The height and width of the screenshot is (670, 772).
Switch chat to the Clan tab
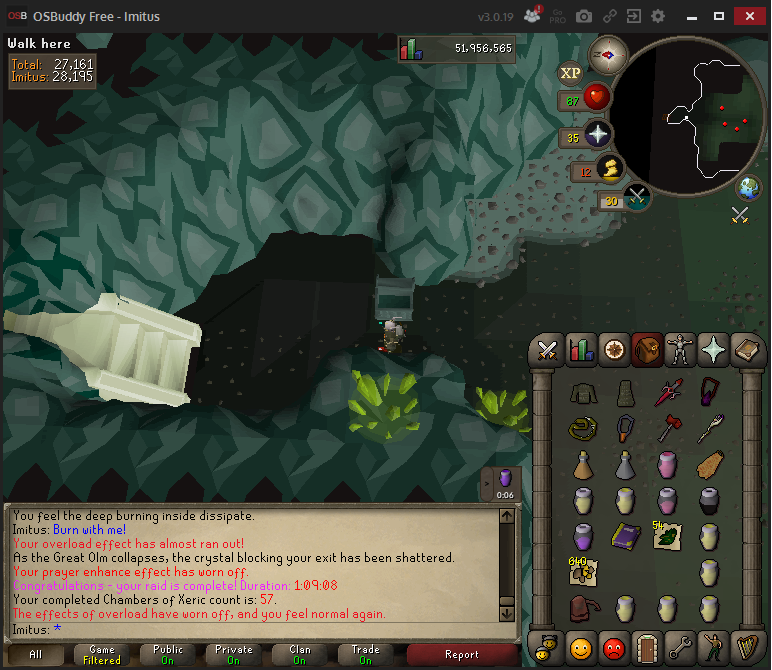(299, 655)
